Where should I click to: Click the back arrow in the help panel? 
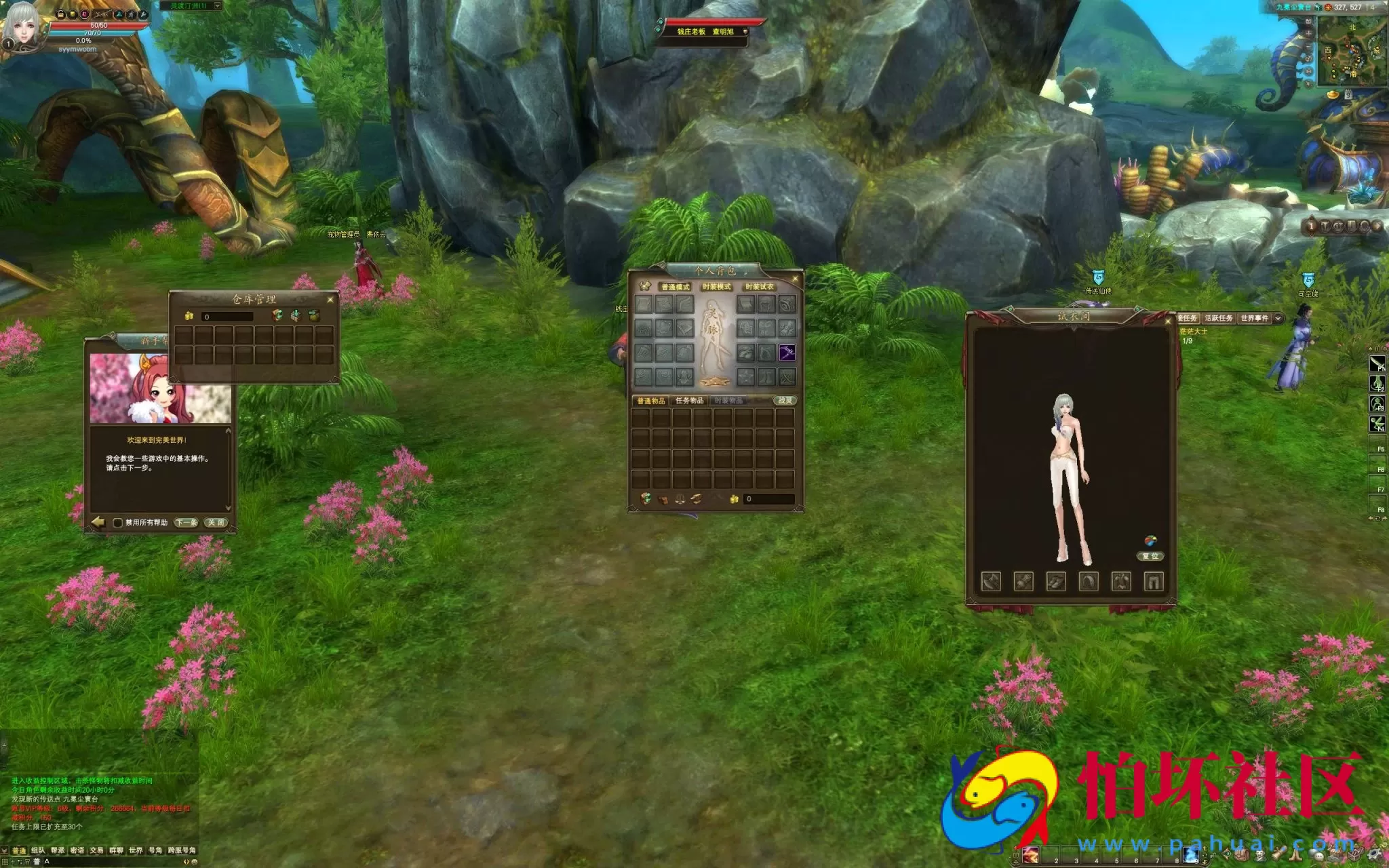click(x=98, y=521)
